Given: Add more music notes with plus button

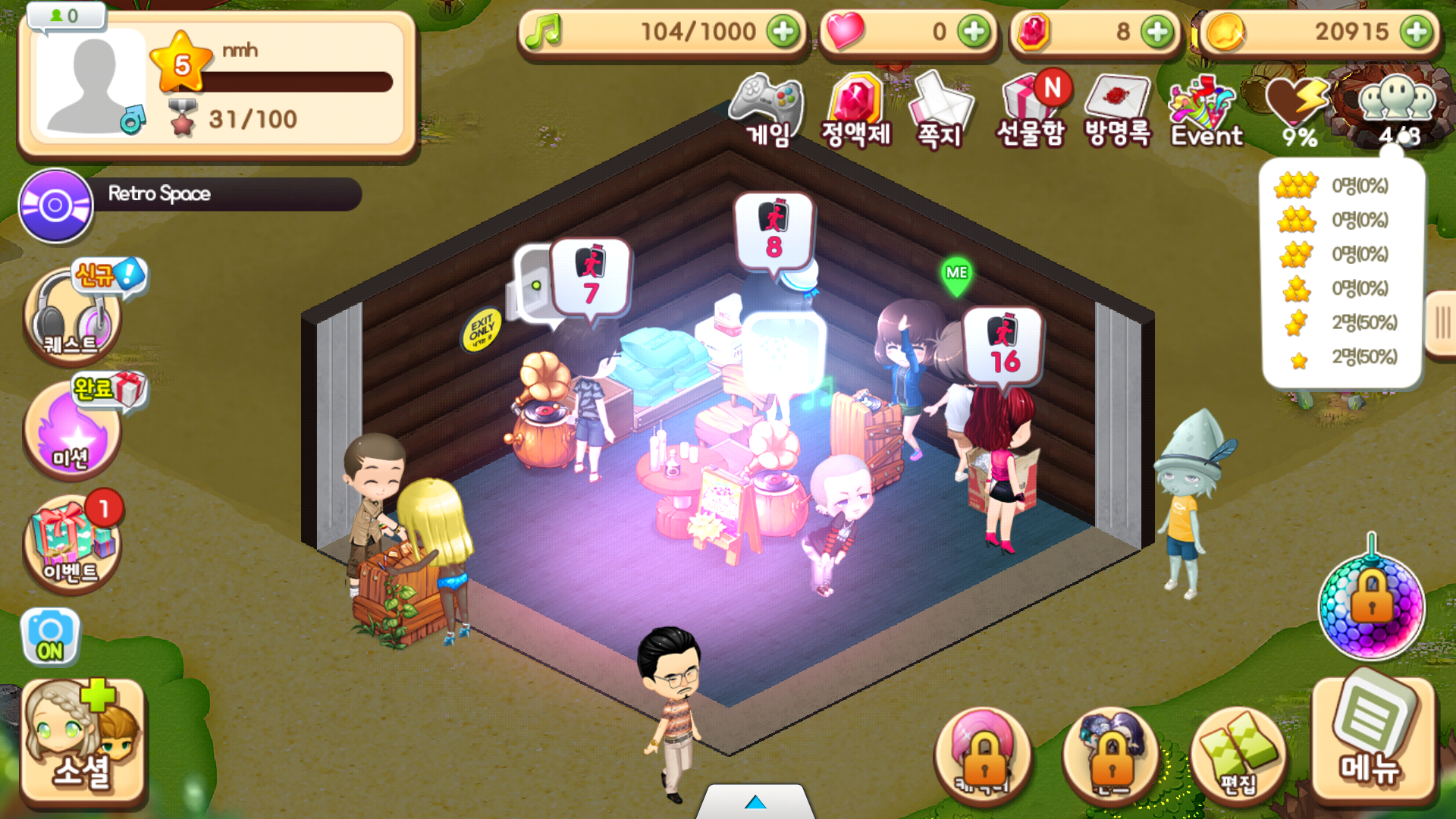Looking at the screenshot, I should pyautogui.click(x=783, y=32).
